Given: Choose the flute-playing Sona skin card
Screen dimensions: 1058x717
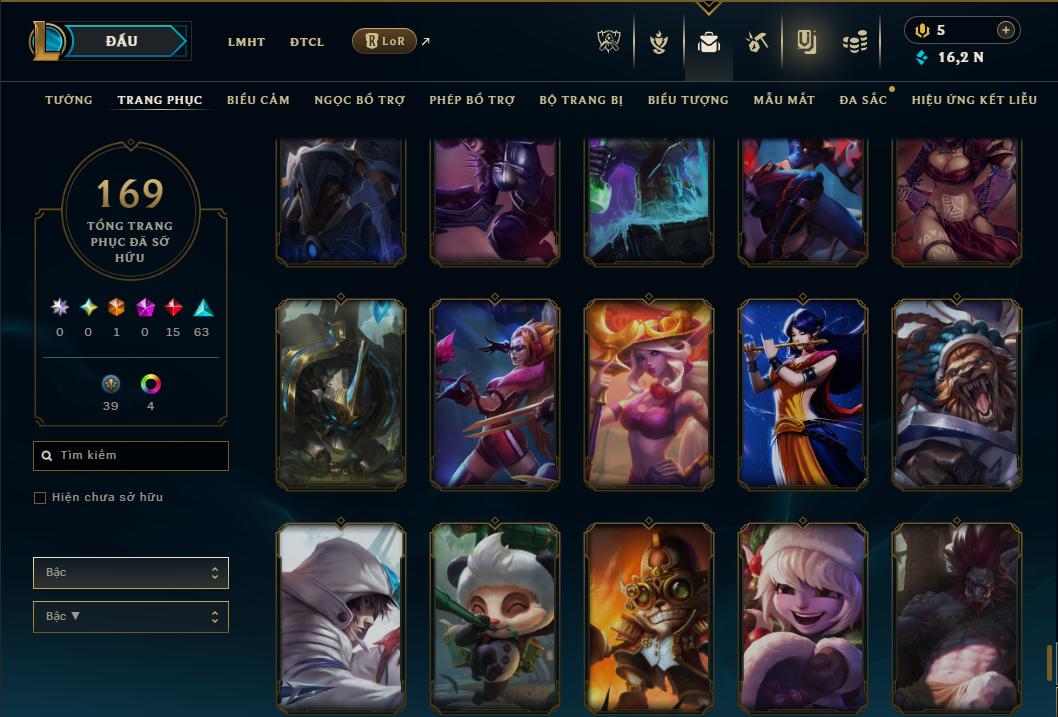Looking at the screenshot, I should point(803,395).
